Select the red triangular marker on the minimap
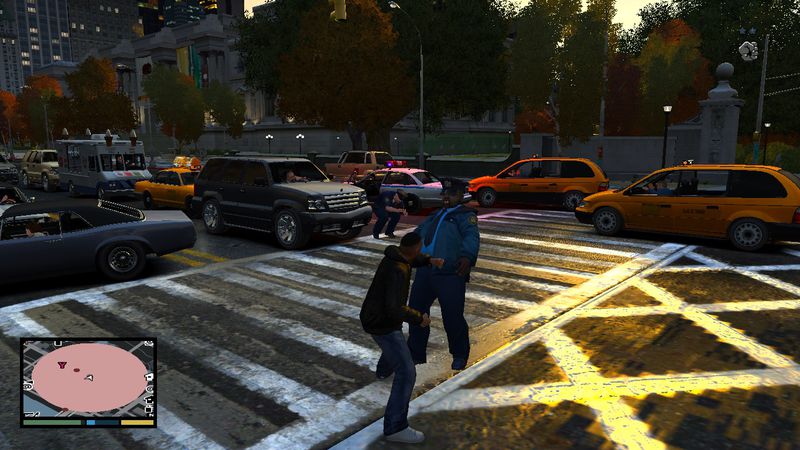This screenshot has height=450, width=800. [62, 367]
